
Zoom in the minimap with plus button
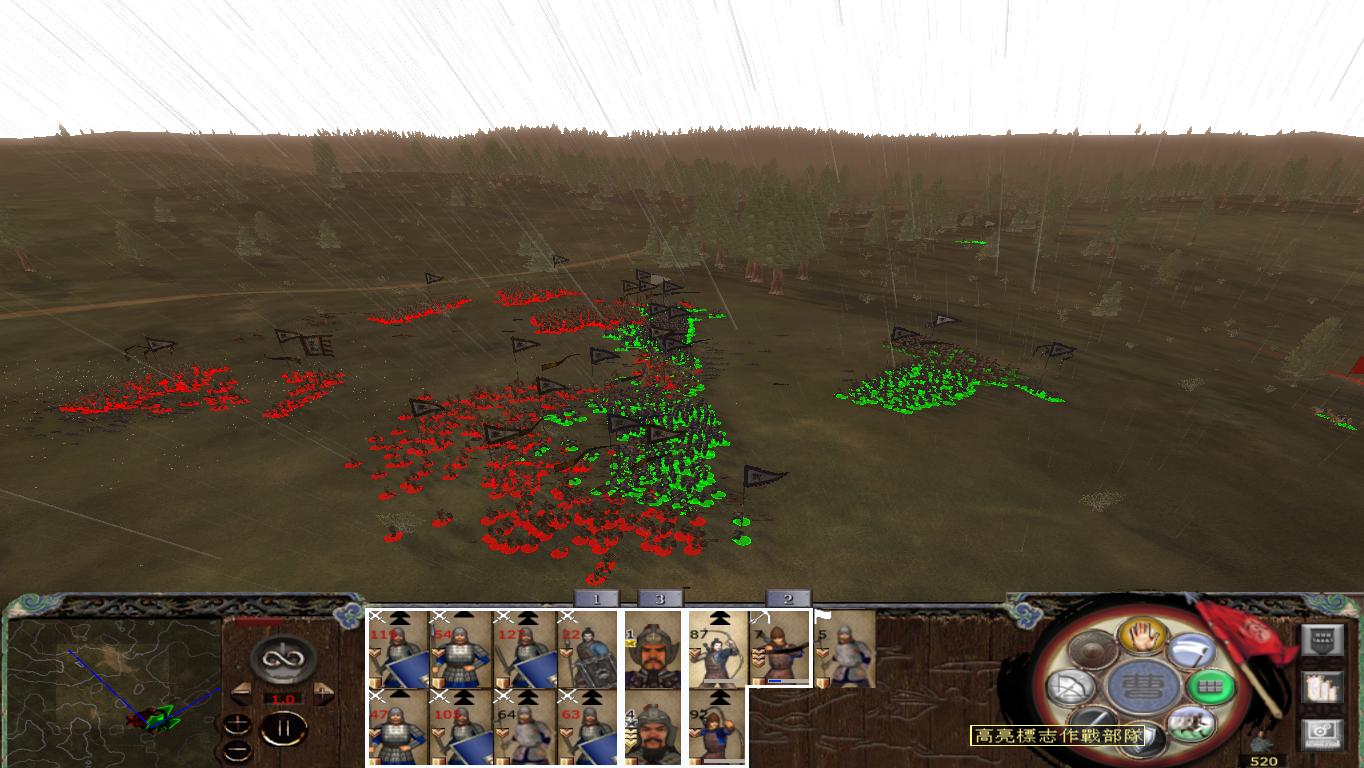pyautogui.click(x=237, y=723)
